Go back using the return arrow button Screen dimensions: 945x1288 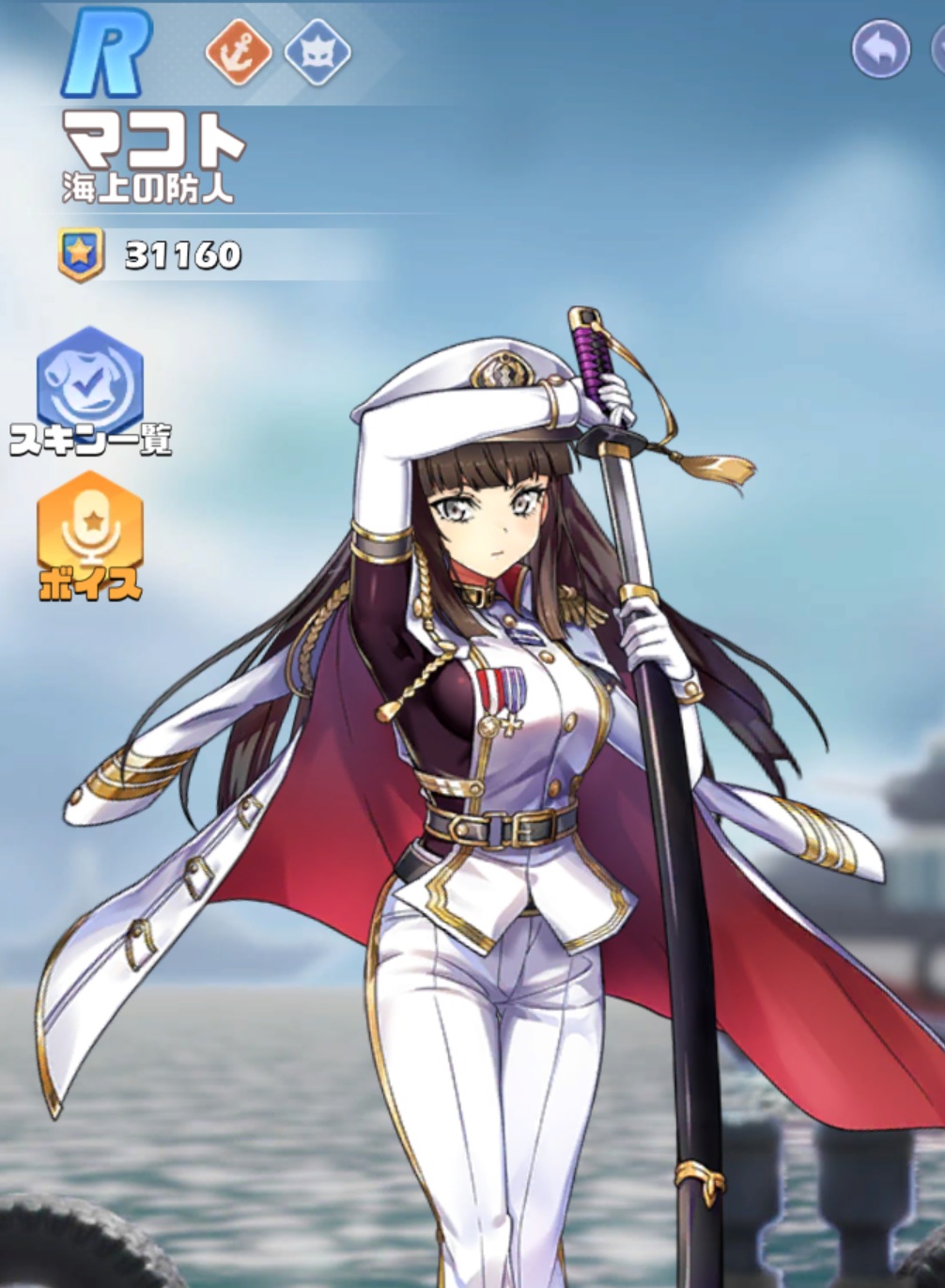click(880, 50)
